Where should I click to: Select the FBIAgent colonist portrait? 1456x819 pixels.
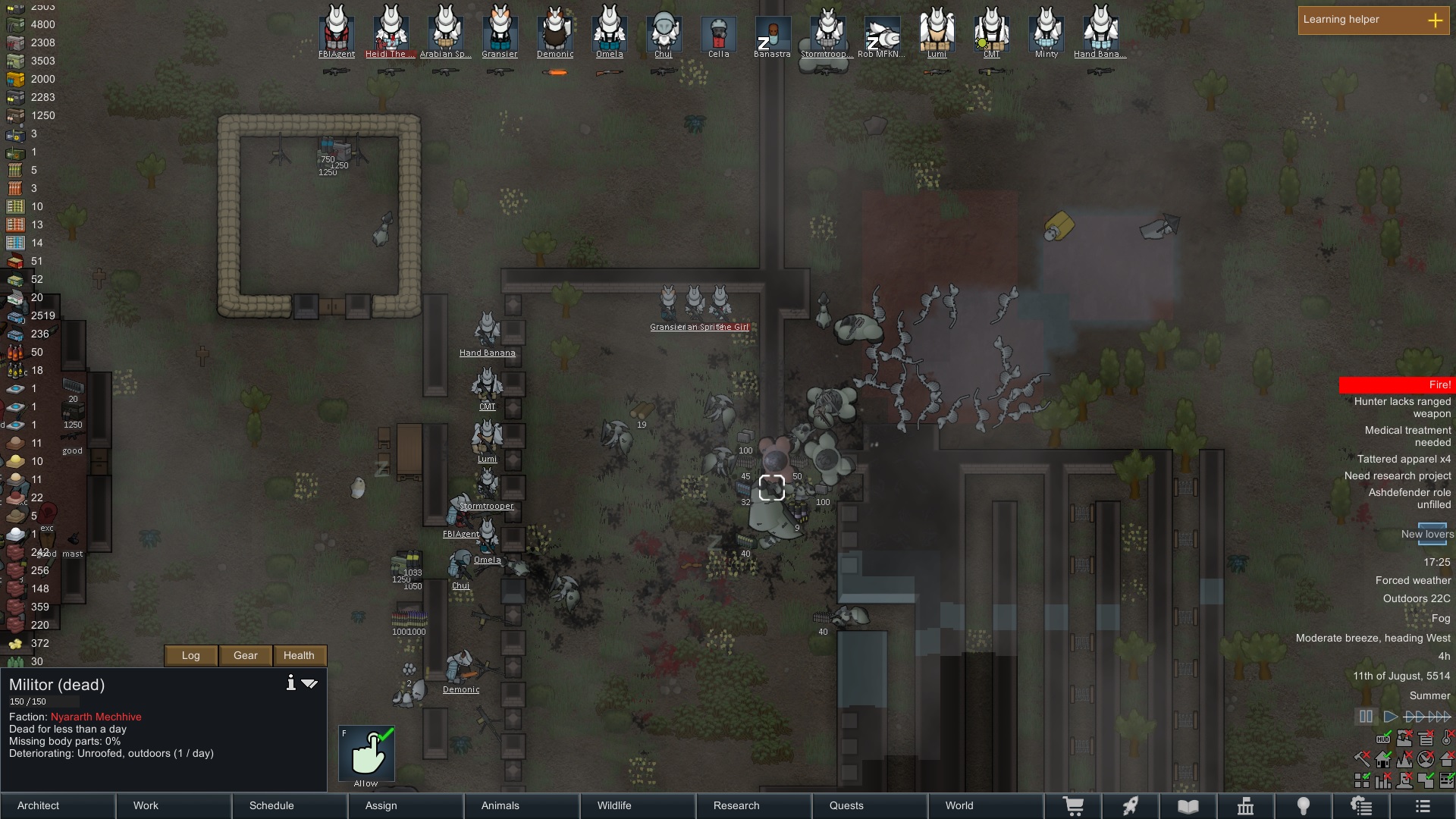337,30
